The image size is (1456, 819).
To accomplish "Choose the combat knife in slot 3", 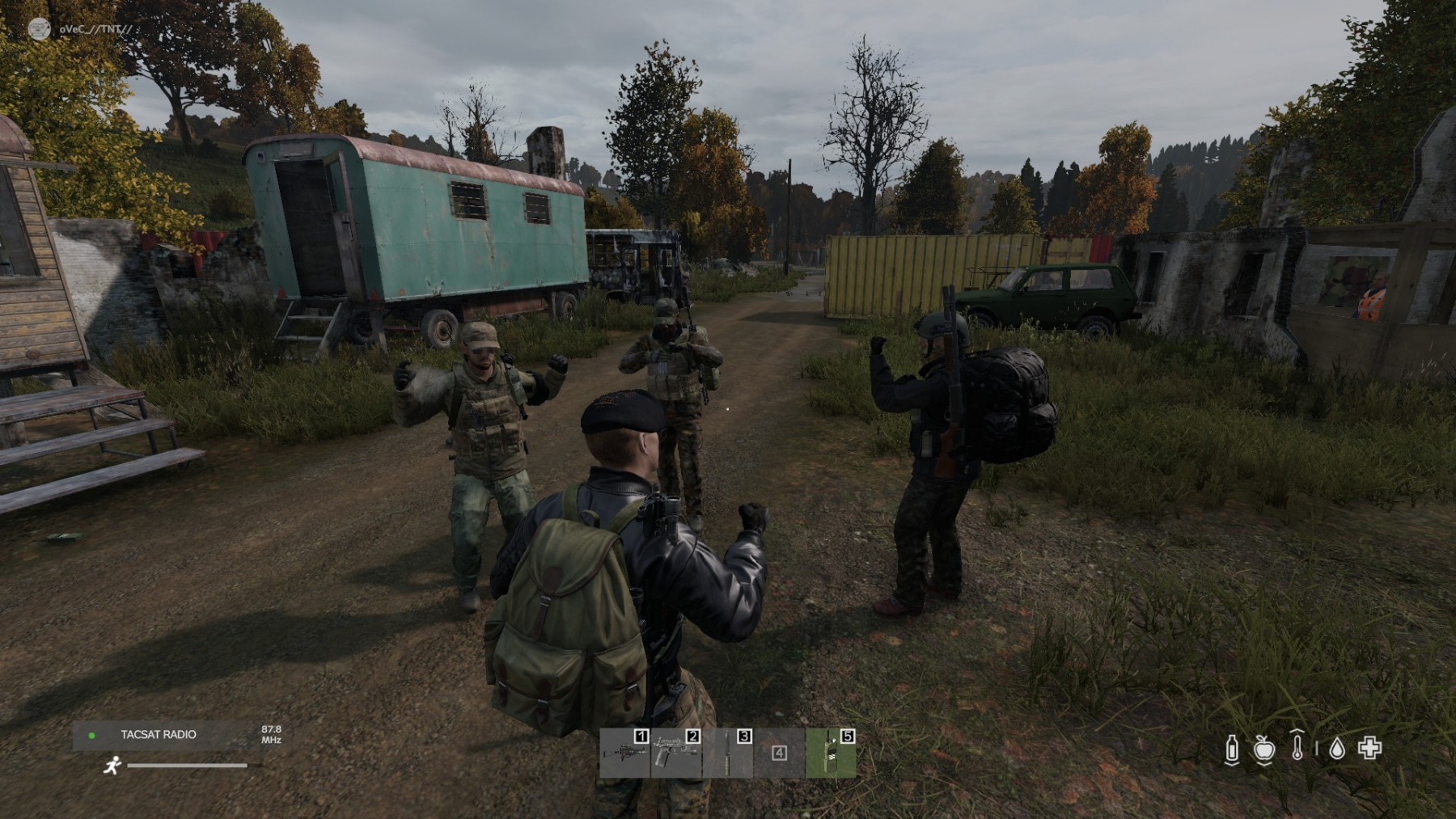I will 727,753.
